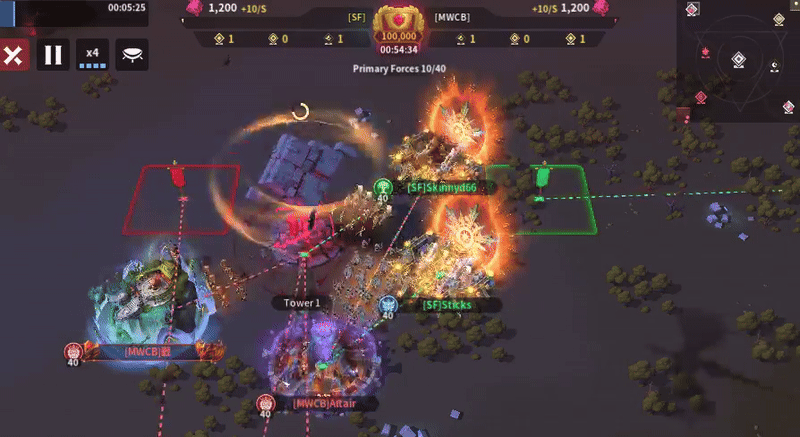Pause the battle replay

tap(53, 55)
